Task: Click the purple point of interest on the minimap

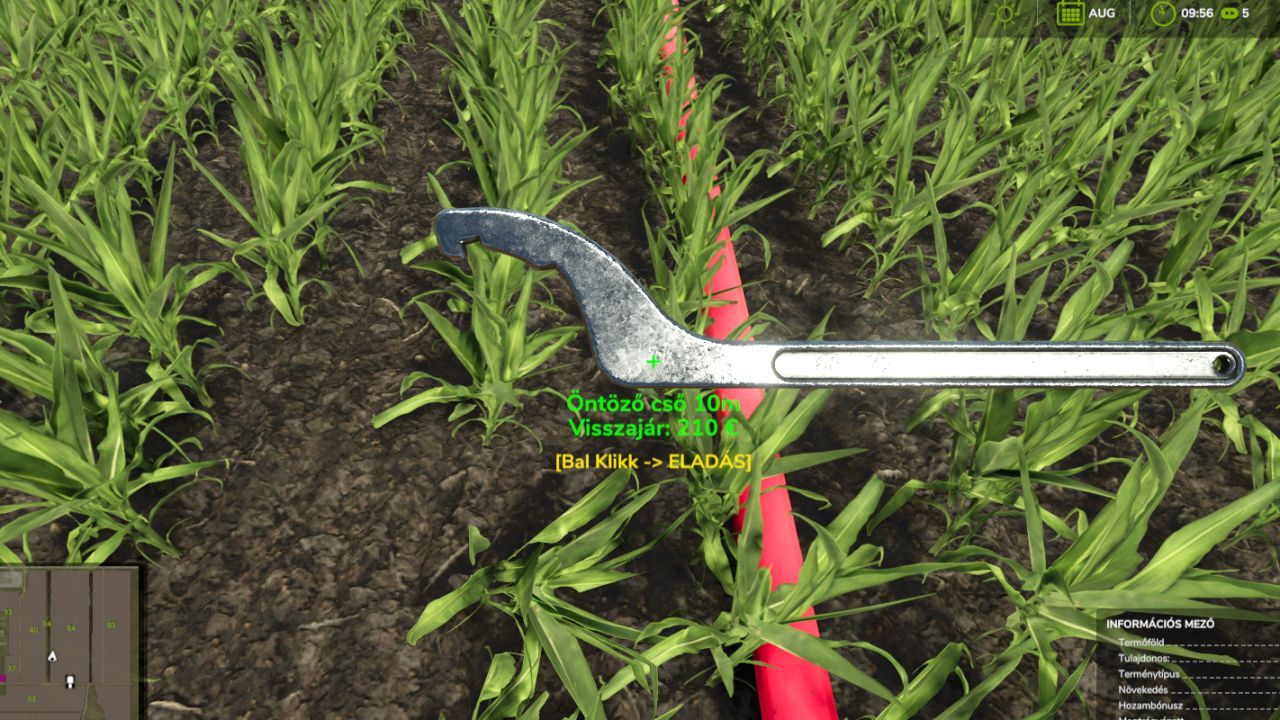Action: point(3,678)
